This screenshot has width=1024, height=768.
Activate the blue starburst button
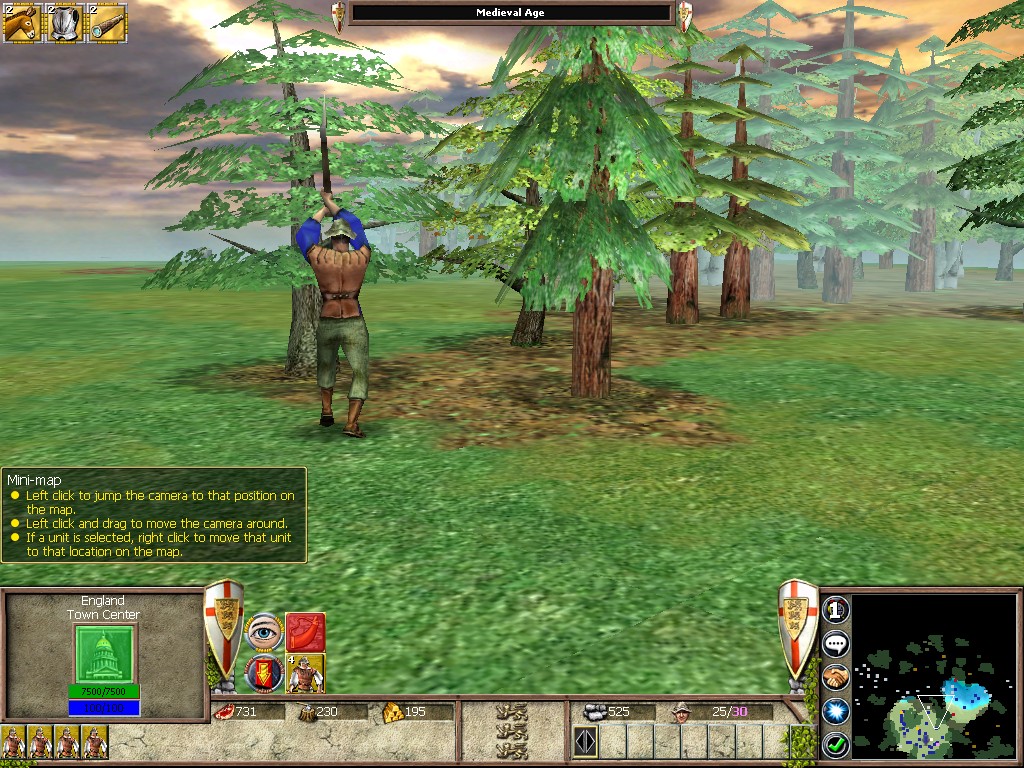click(x=836, y=710)
